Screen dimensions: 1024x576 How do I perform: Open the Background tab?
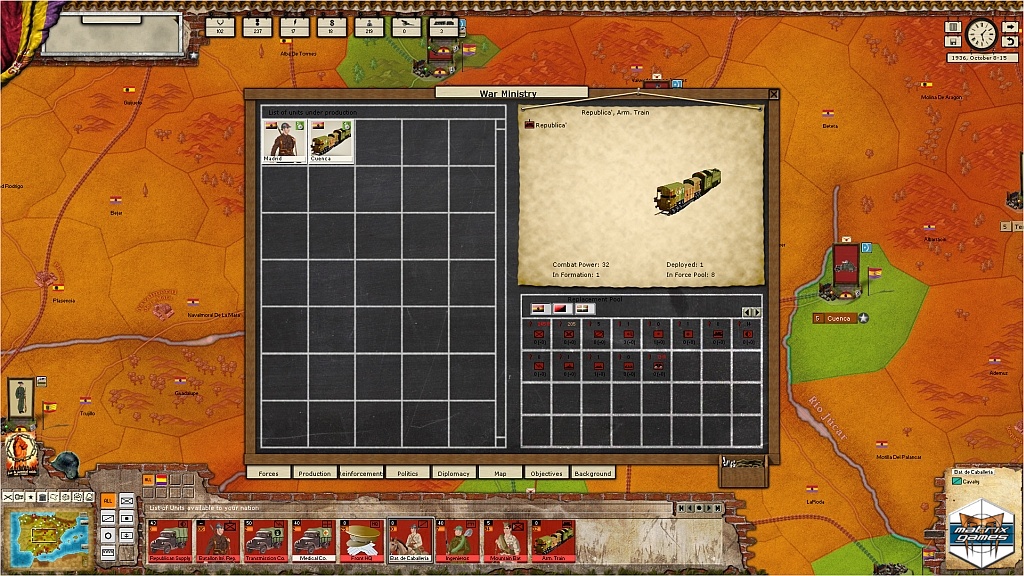click(592, 473)
